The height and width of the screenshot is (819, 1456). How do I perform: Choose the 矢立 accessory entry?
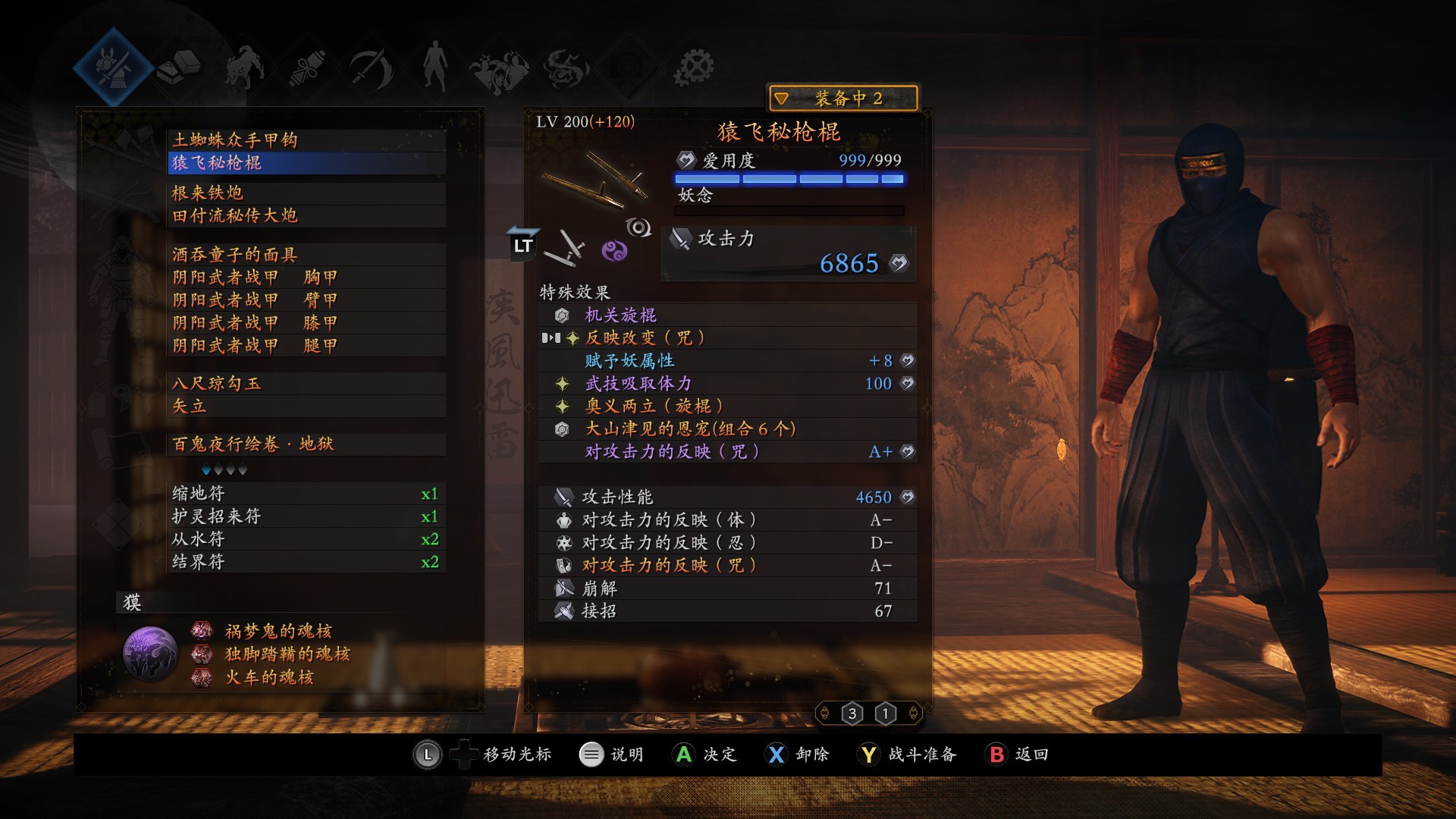click(190, 406)
